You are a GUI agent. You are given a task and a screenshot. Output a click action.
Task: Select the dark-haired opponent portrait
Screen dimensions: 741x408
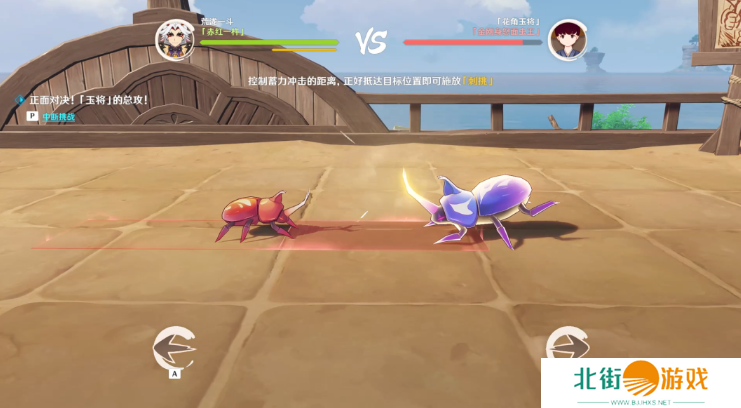coord(567,41)
